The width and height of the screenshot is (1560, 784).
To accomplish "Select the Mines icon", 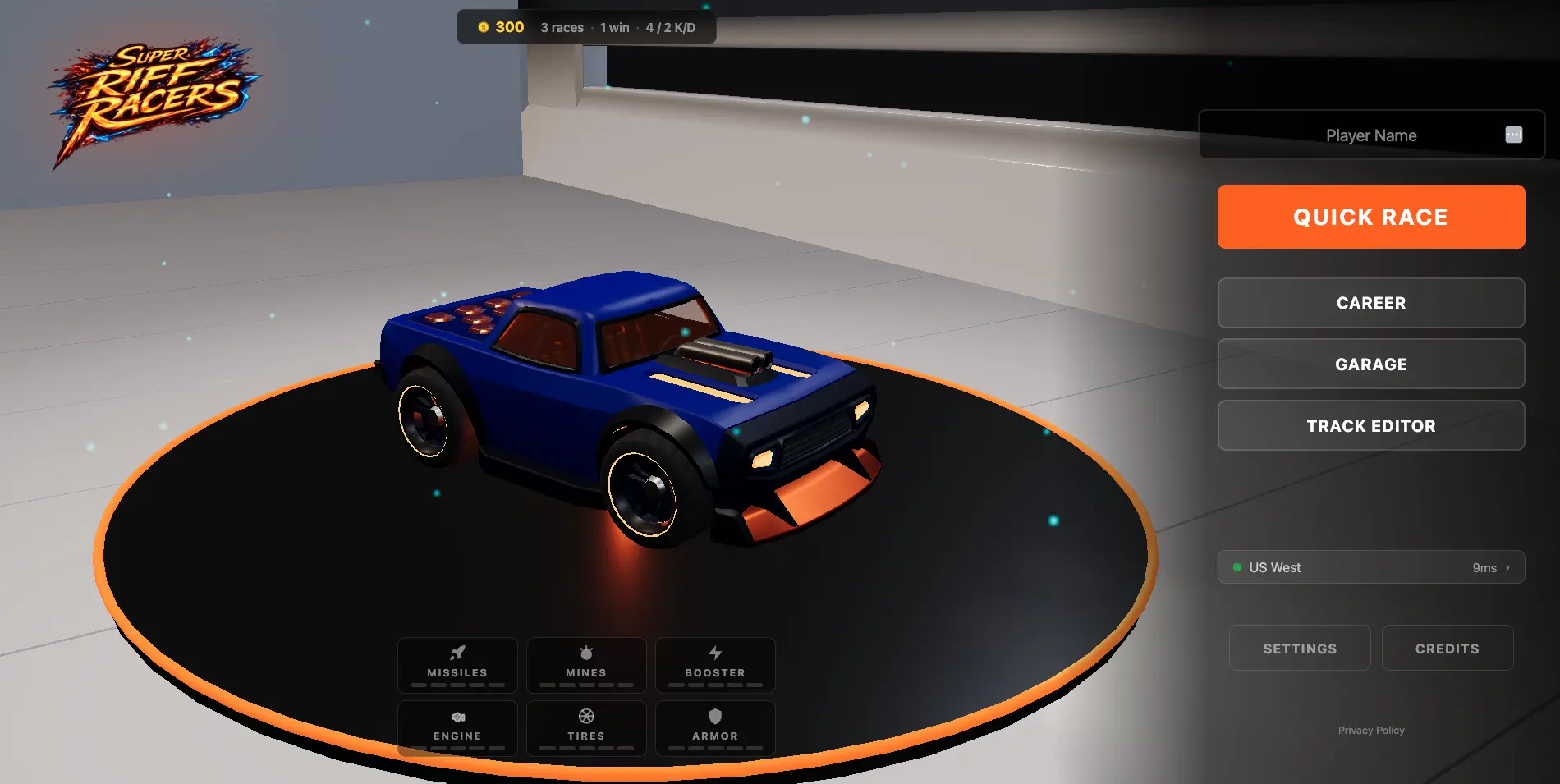I will click(x=585, y=652).
